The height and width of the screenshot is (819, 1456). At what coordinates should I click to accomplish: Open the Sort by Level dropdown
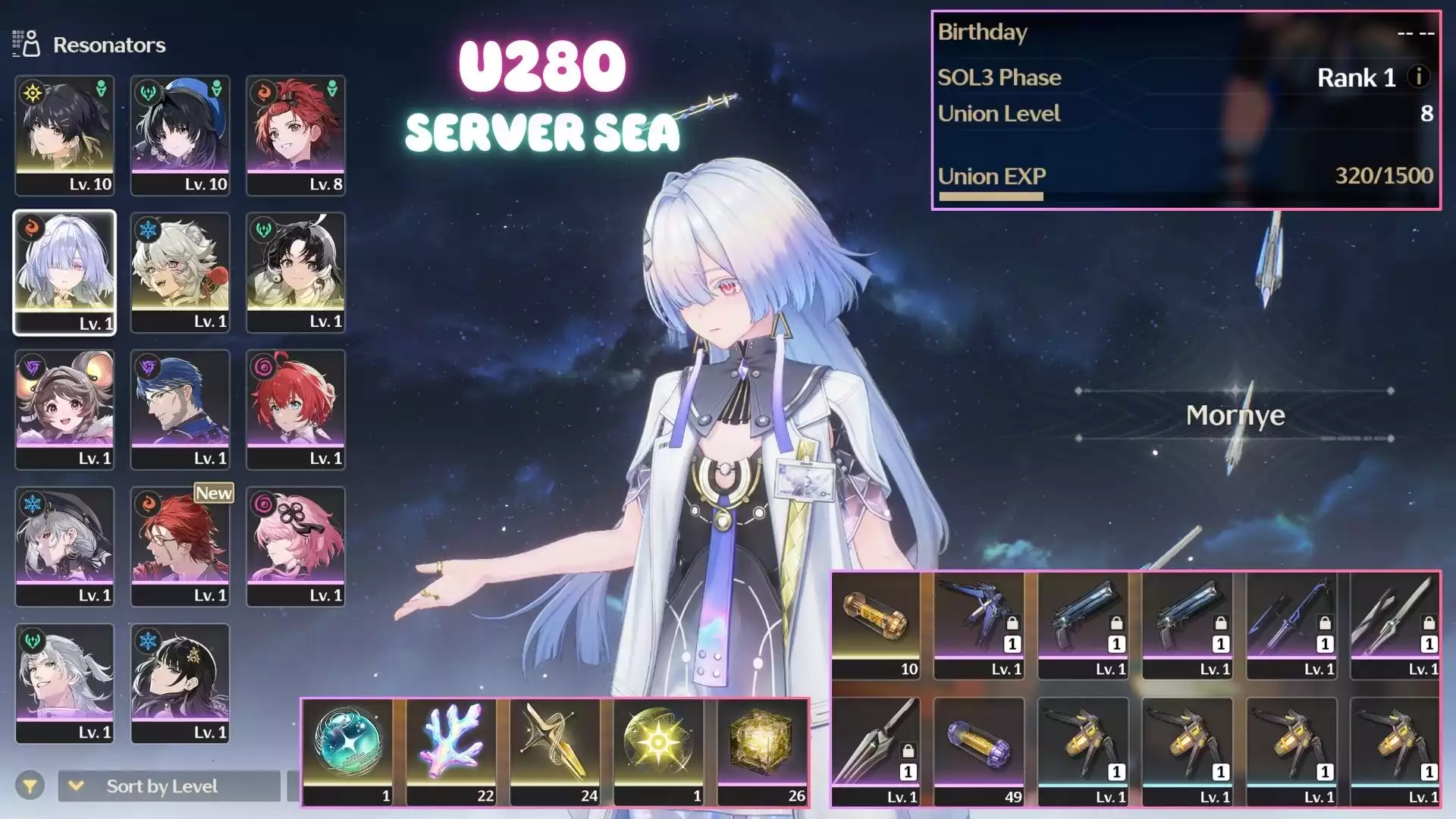168,786
